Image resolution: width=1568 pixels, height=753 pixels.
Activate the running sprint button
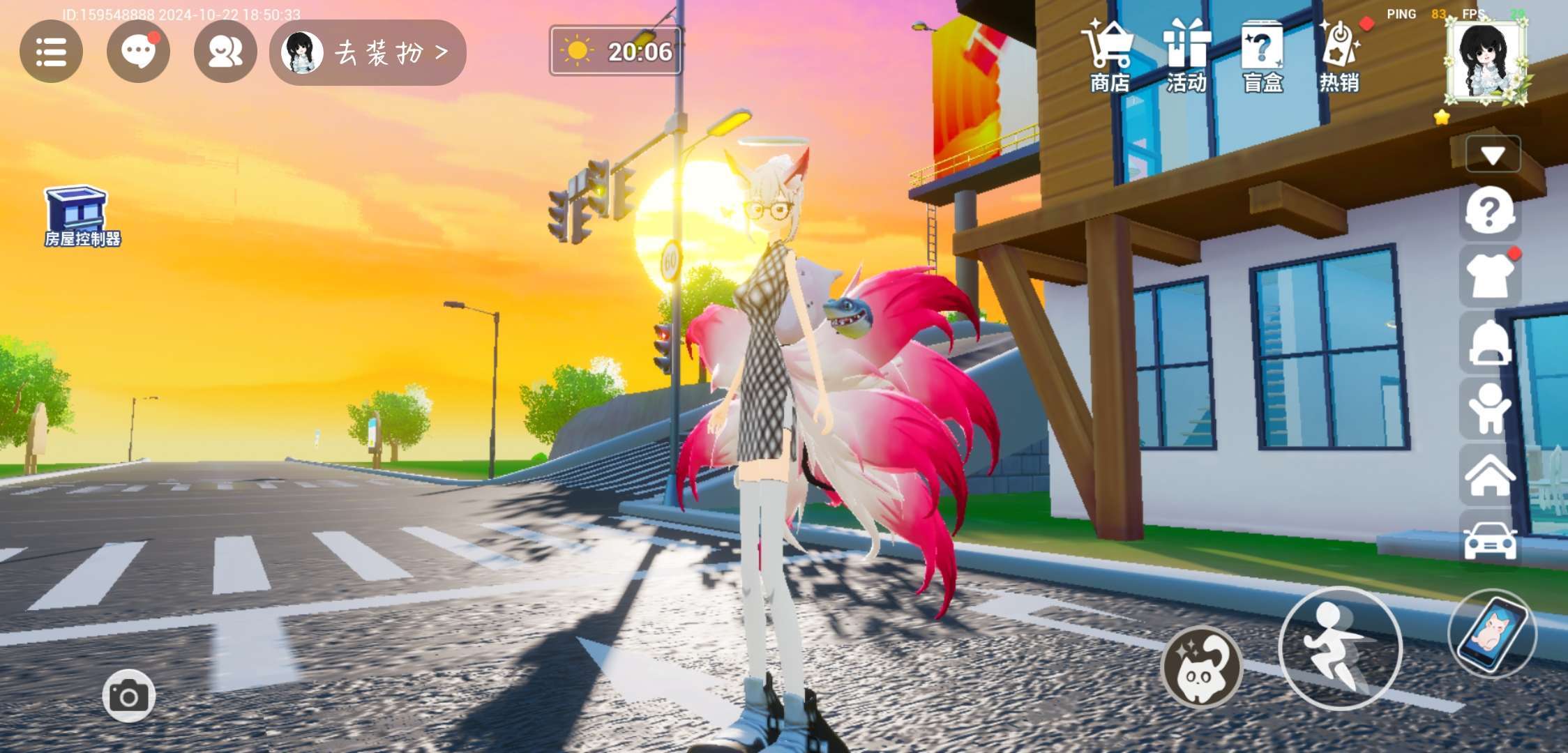[1339, 648]
